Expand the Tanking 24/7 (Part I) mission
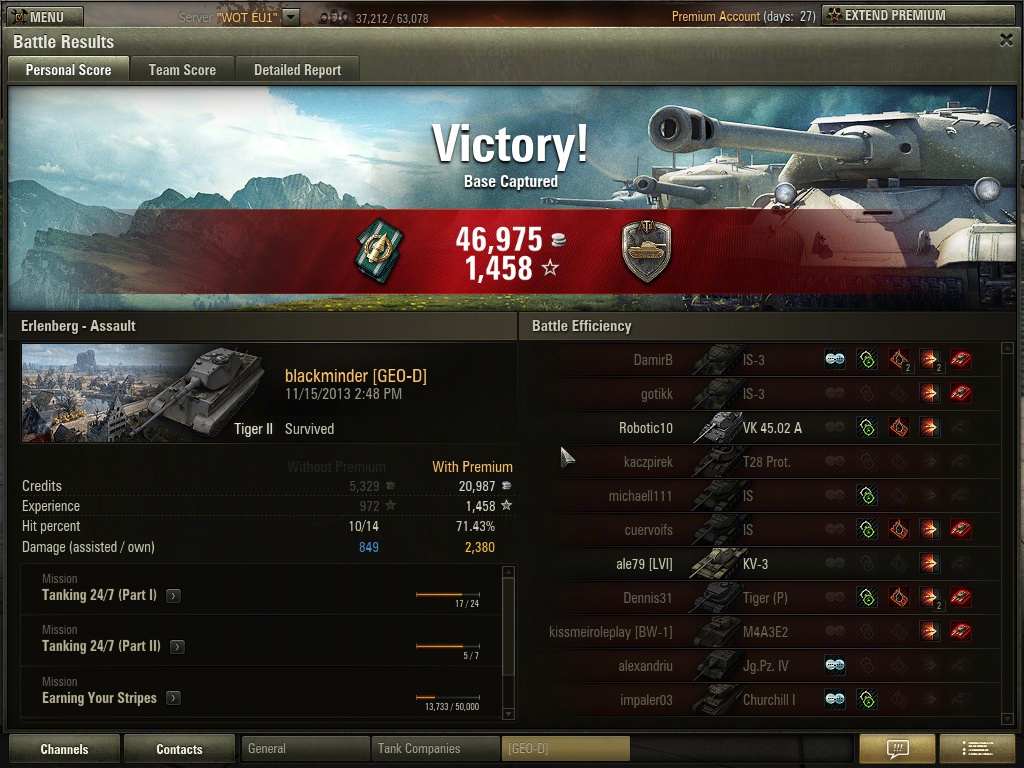 174,596
